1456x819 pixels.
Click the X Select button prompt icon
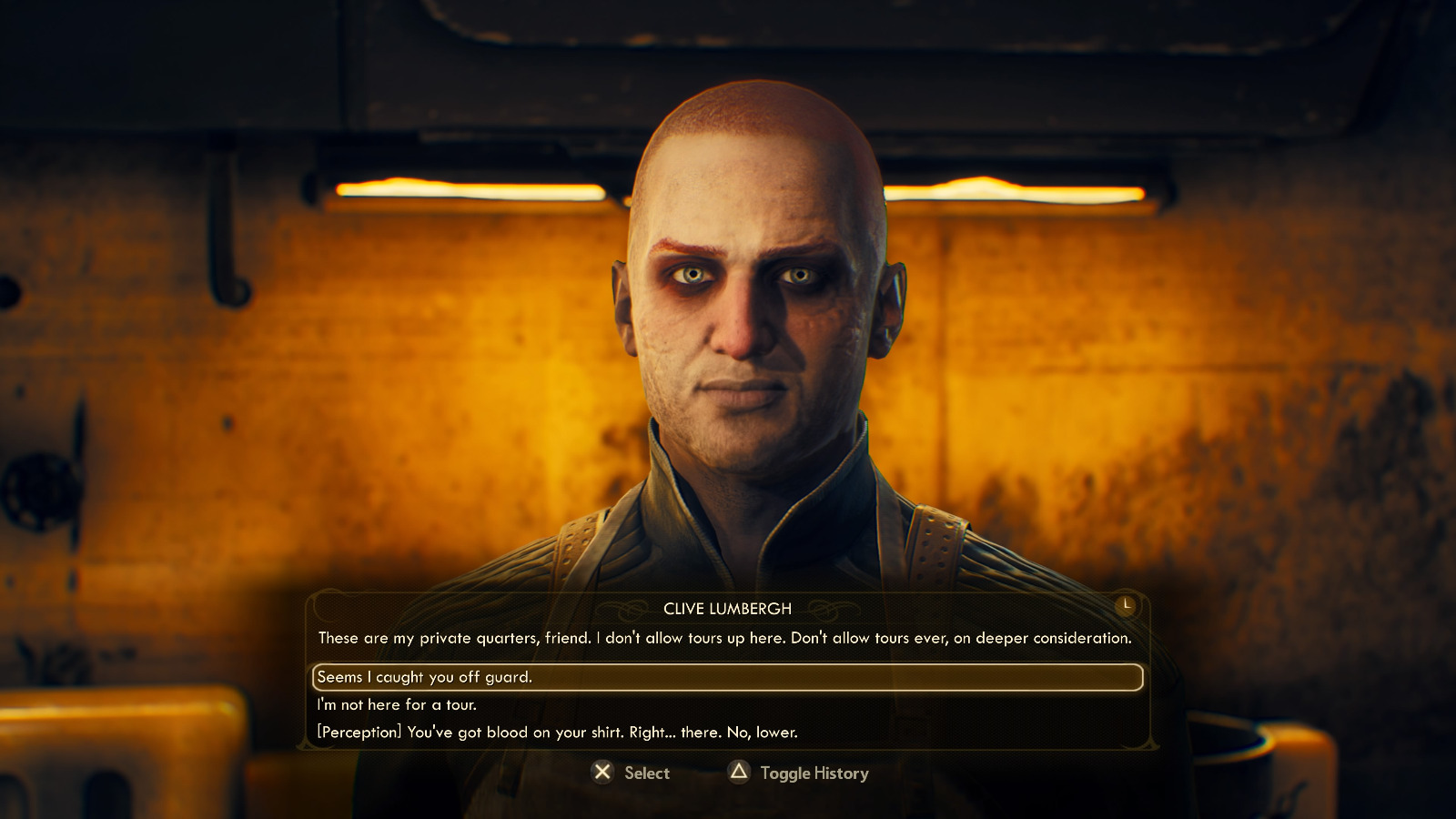[602, 773]
